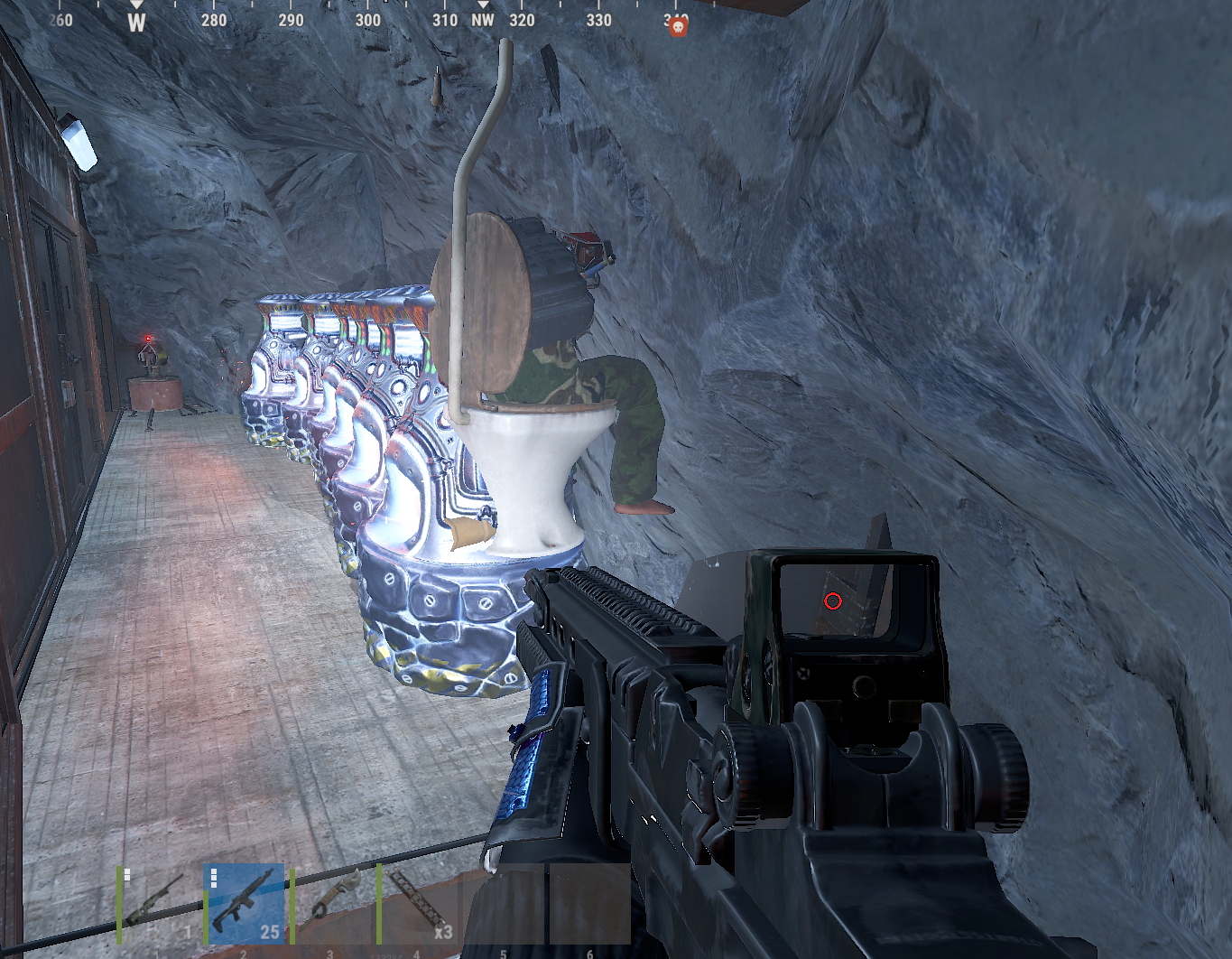Viewport: 1232px width, 959px height.
Task: Select the bolt-action rifle in hotbar slot 1
Action: [159, 905]
